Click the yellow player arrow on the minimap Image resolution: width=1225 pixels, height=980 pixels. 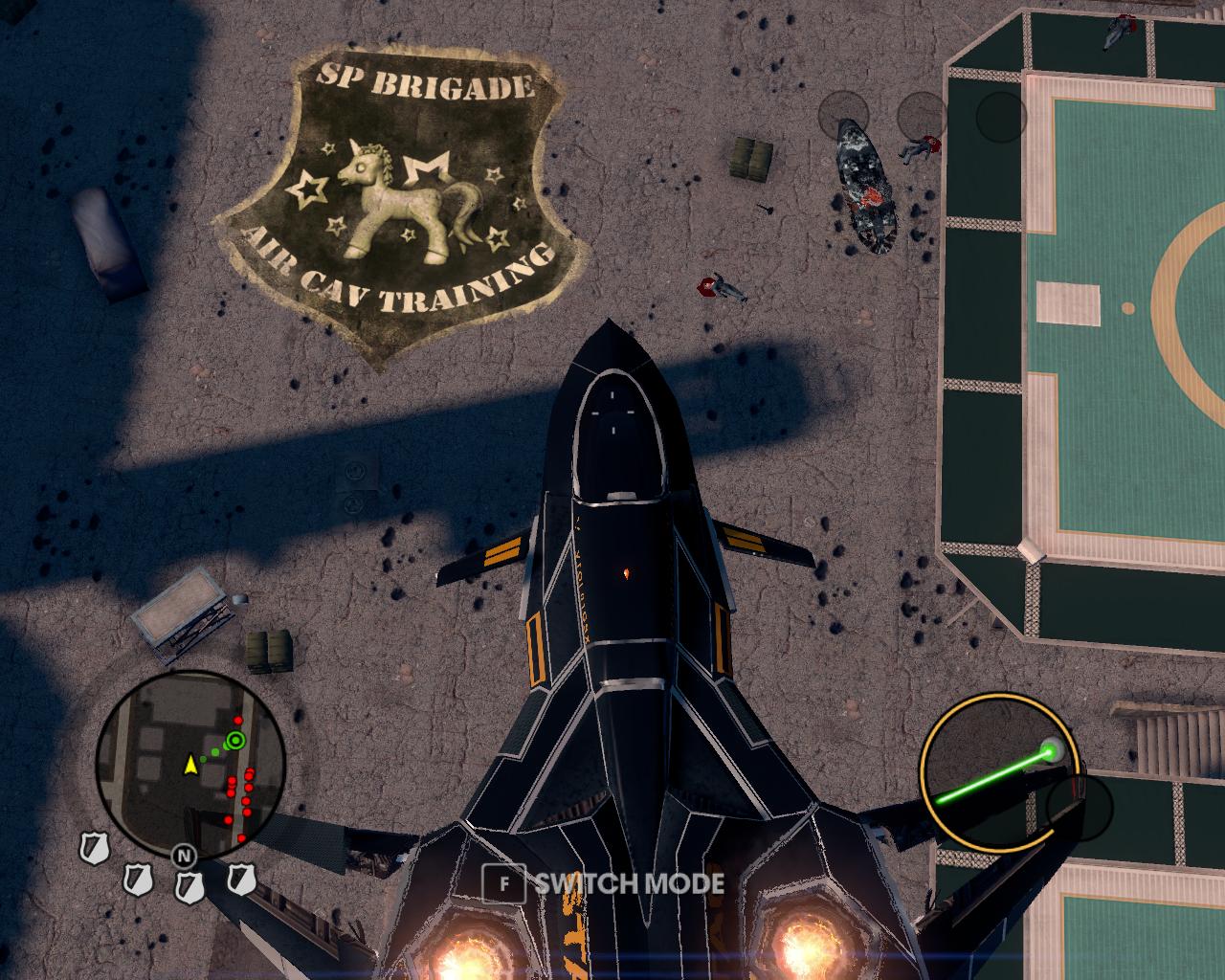[190, 764]
